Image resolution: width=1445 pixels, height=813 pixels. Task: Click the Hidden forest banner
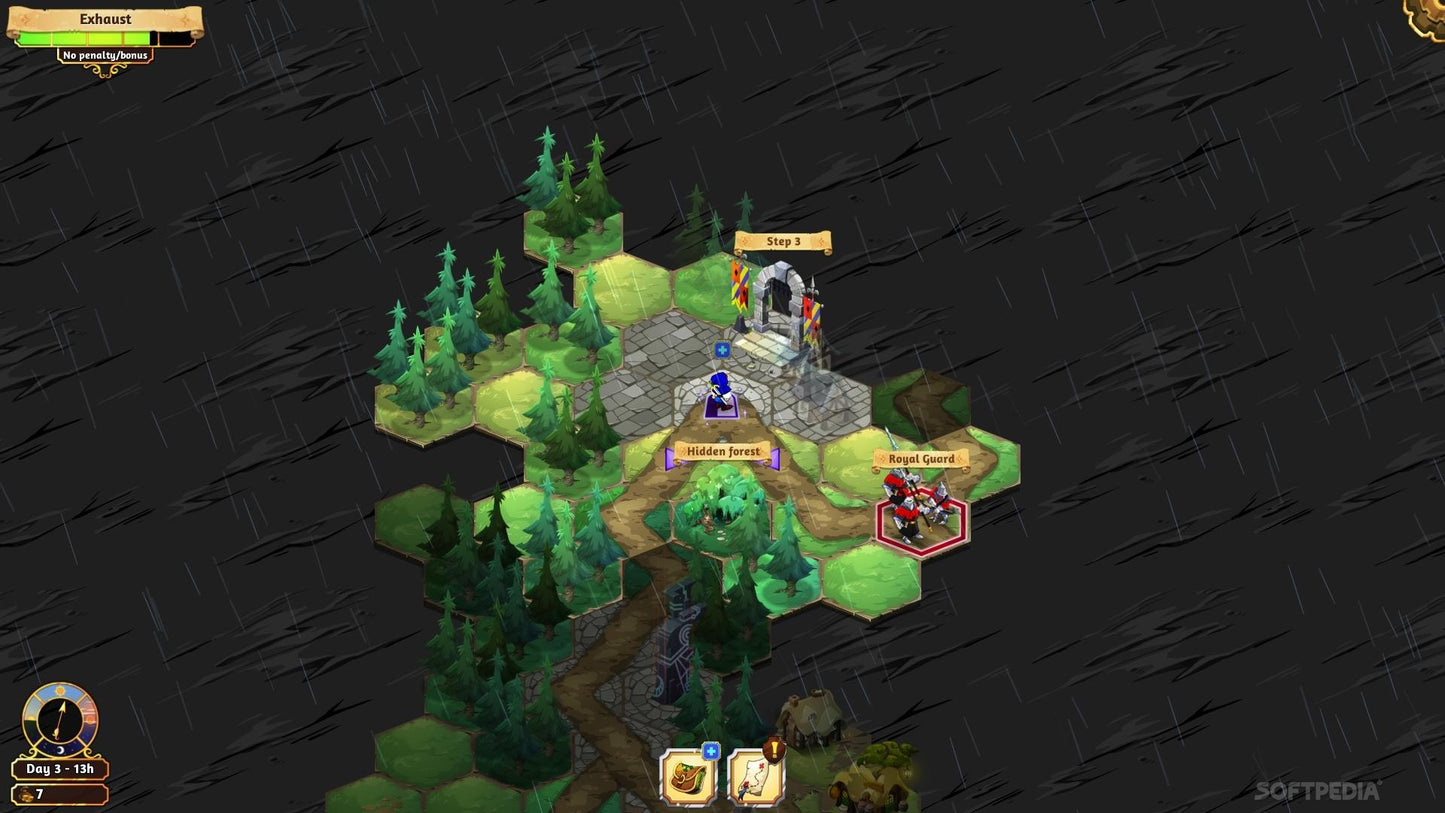723,452
